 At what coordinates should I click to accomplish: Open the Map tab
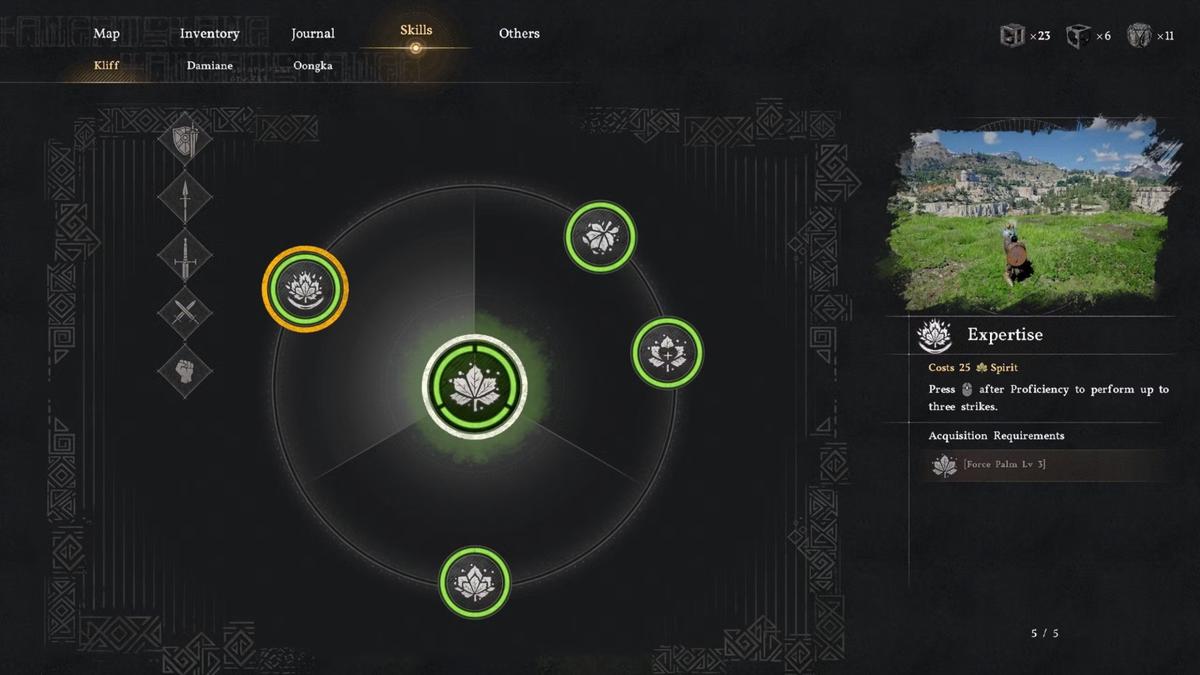point(107,33)
